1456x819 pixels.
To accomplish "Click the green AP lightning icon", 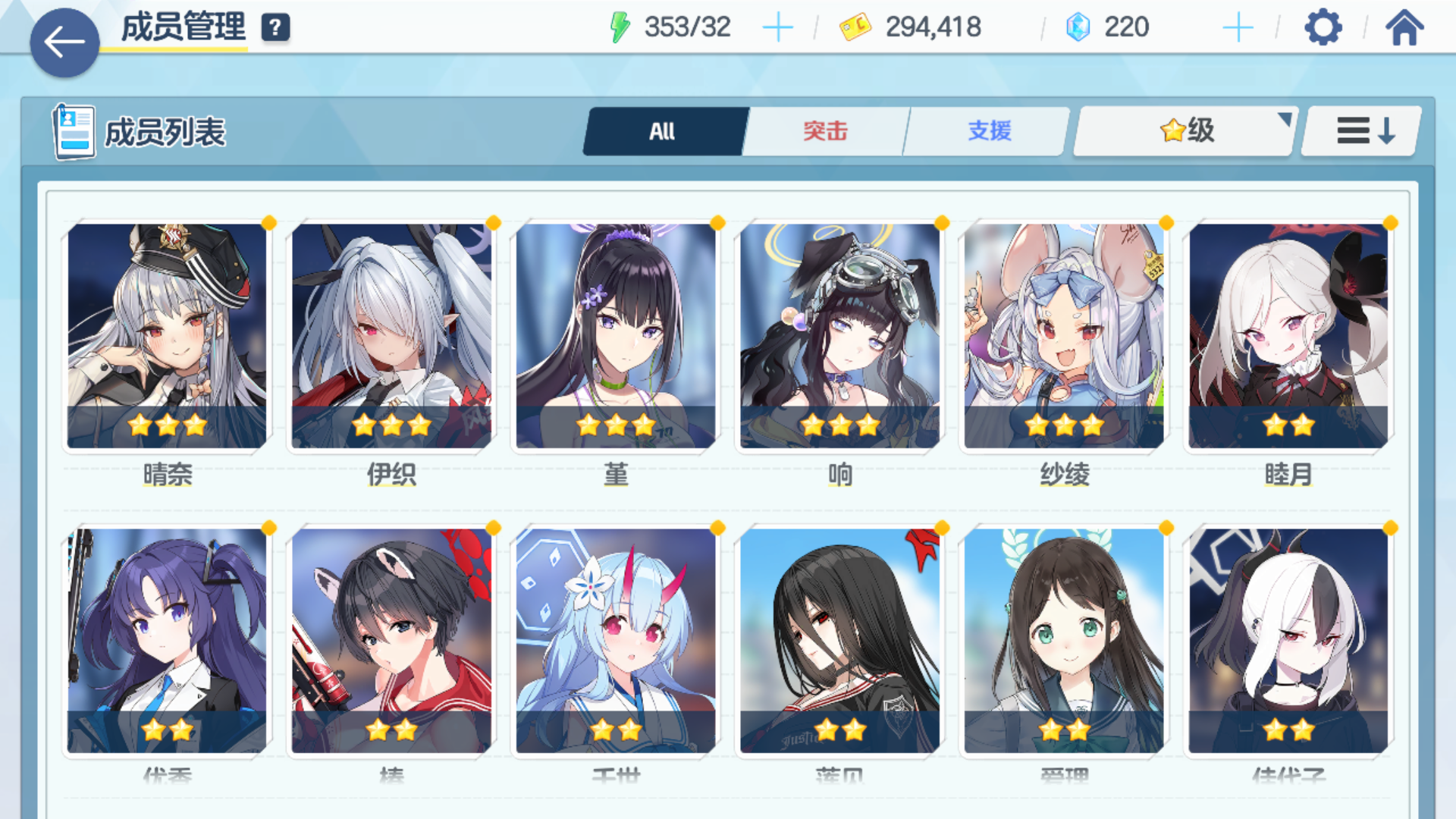I will click(622, 27).
